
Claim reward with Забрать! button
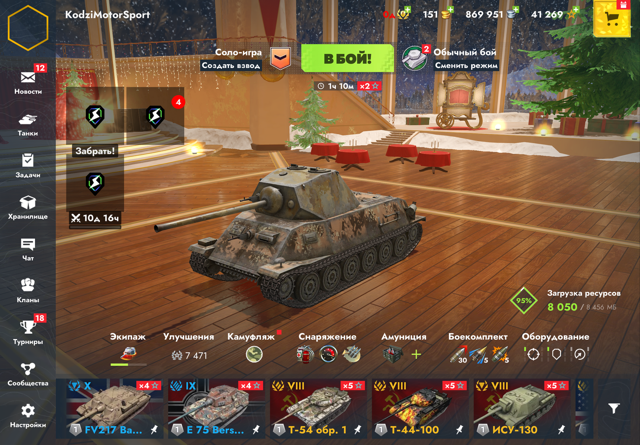95,151
